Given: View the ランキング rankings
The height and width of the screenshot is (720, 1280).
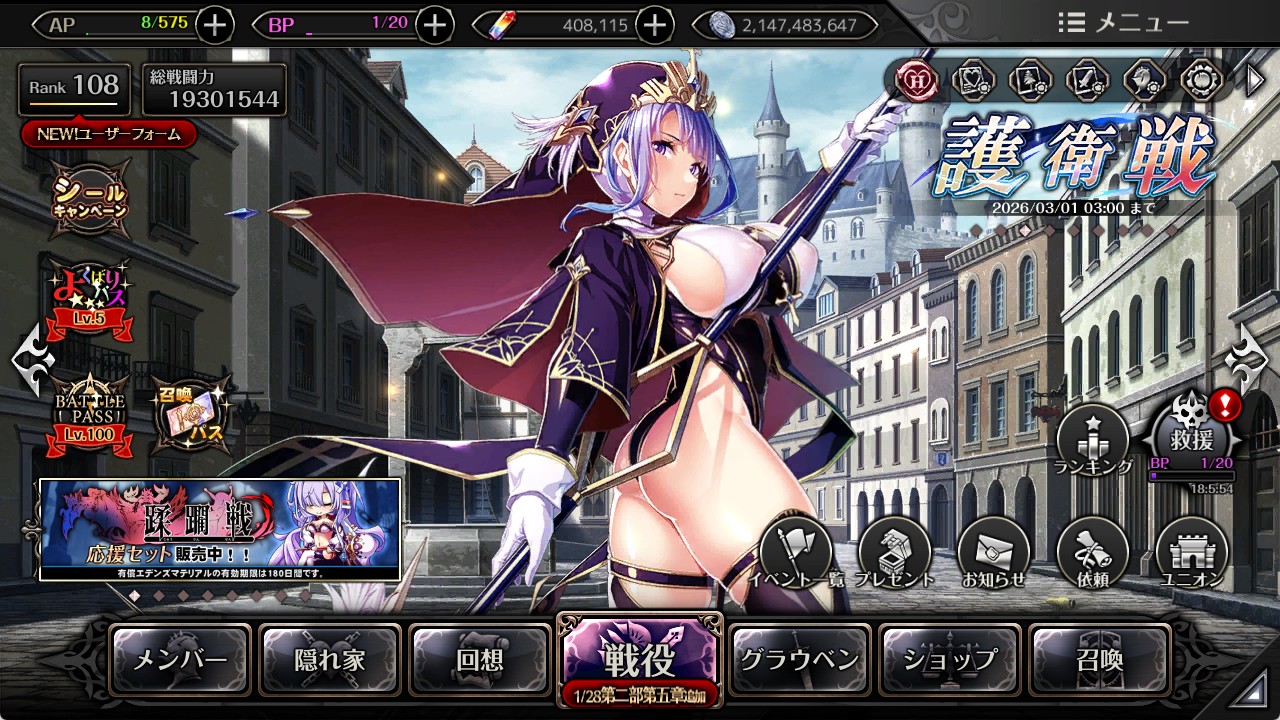Looking at the screenshot, I should (x=1093, y=440).
